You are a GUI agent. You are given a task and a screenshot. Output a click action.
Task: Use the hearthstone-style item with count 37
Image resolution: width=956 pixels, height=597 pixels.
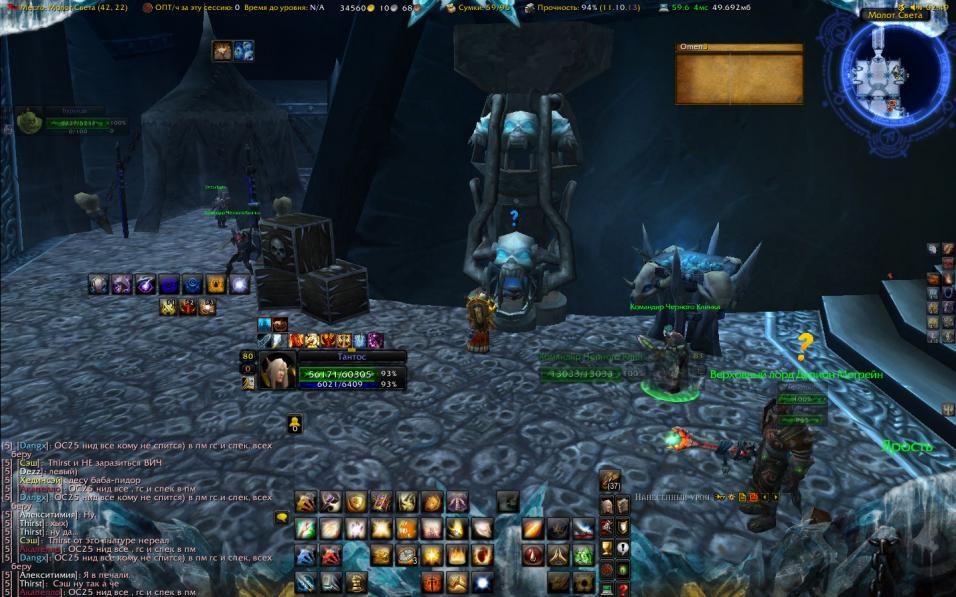point(609,482)
